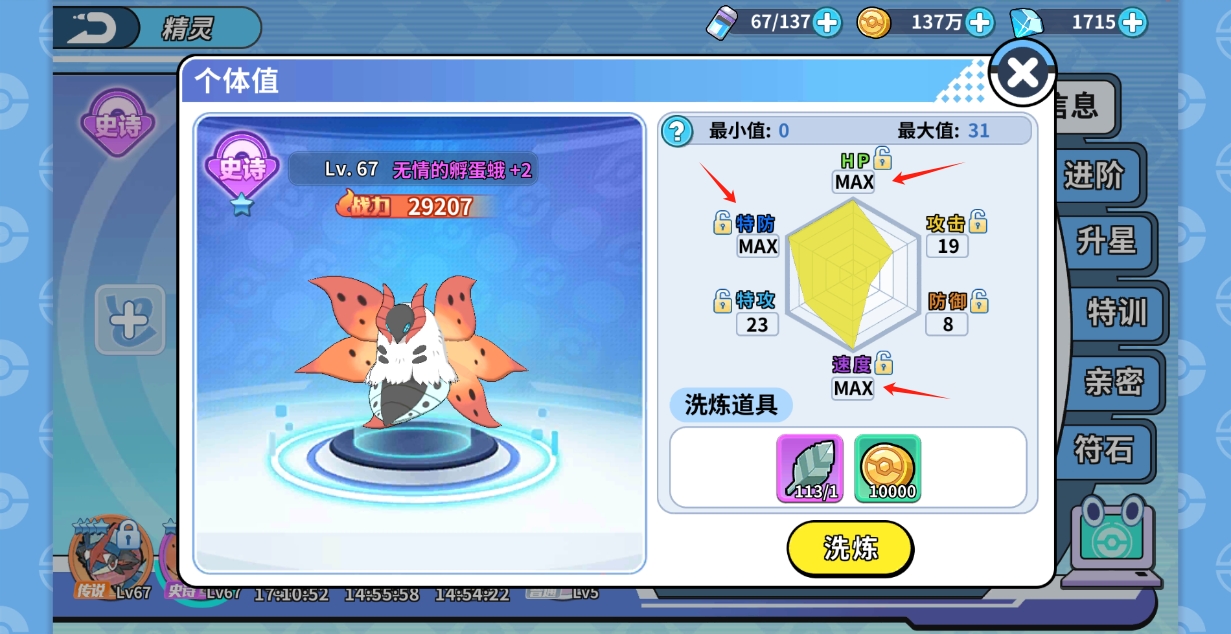Toggle the 防御 stat lock

[979, 300]
